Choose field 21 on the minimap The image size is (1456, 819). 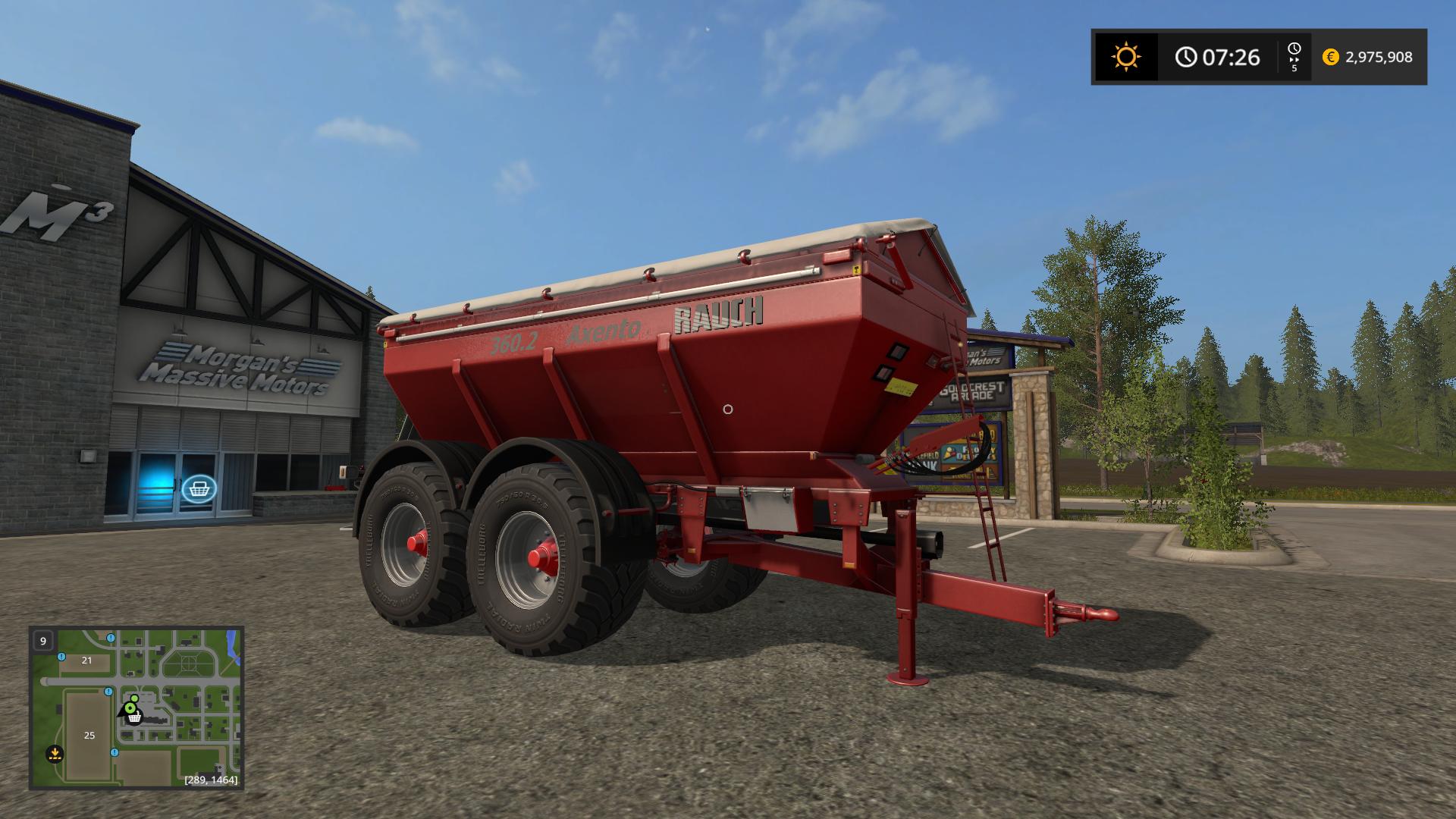pyautogui.click(x=86, y=661)
